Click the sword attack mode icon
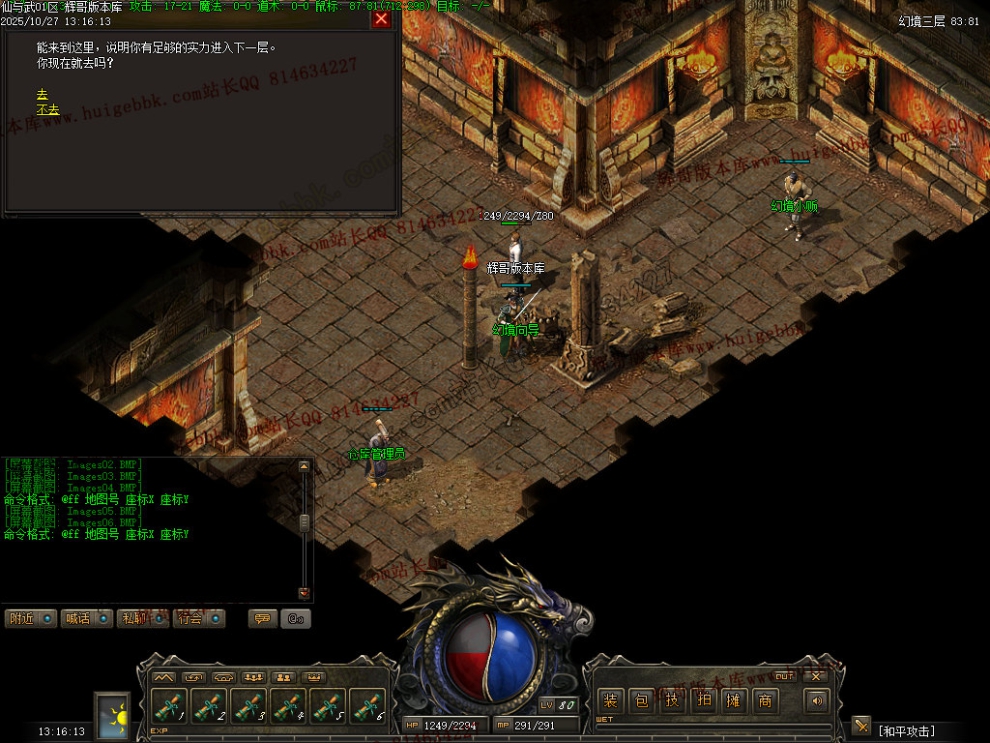This screenshot has width=990, height=743. pyautogui.click(x=861, y=725)
